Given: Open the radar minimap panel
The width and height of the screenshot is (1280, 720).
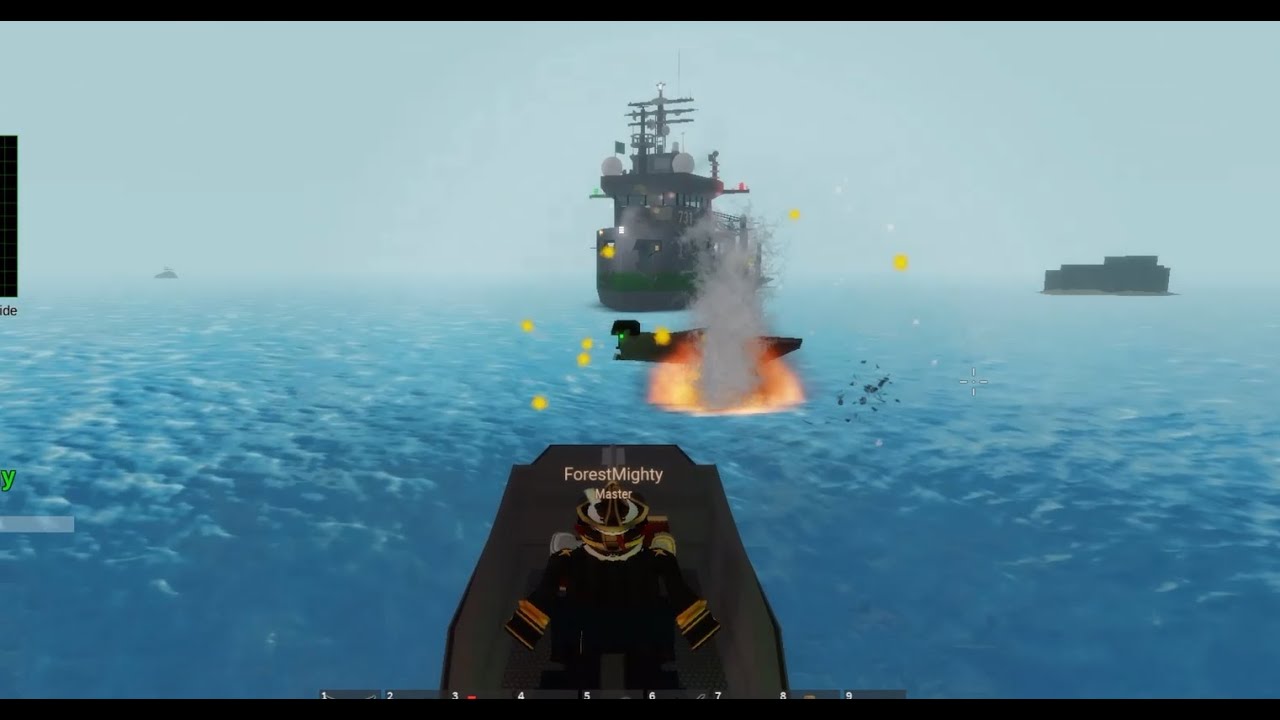Looking at the screenshot, I should pos(10,210).
